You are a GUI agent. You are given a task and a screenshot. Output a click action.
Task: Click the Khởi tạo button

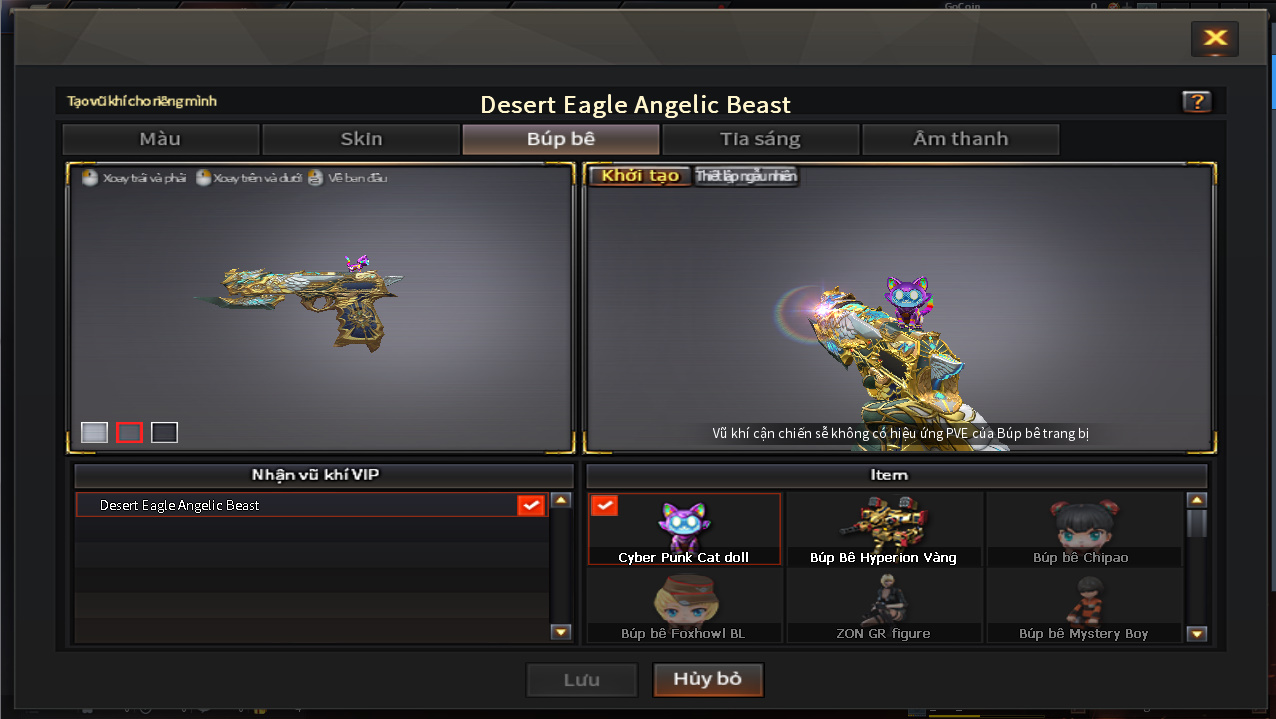pyautogui.click(x=640, y=176)
